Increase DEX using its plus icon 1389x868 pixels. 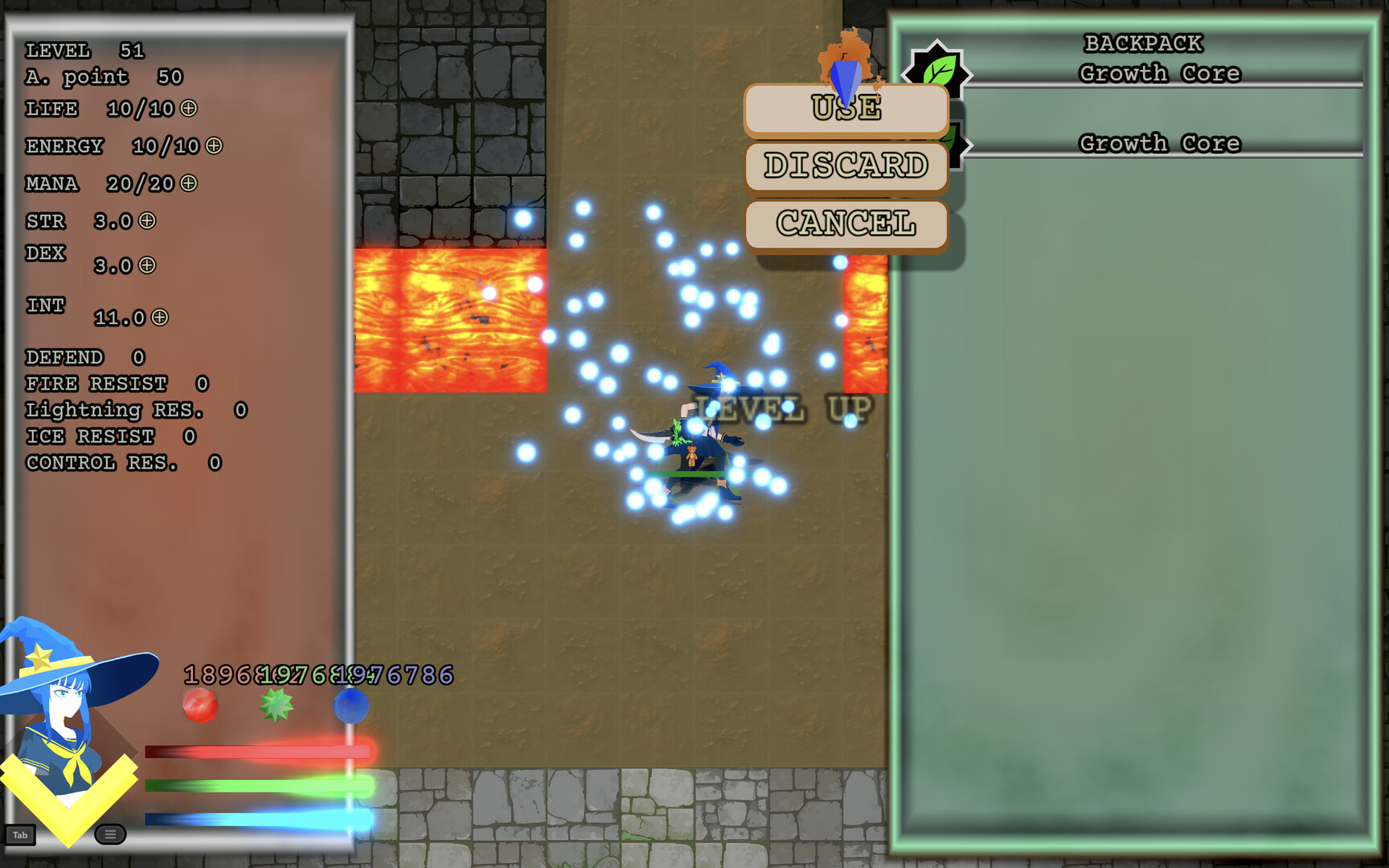coord(147,265)
